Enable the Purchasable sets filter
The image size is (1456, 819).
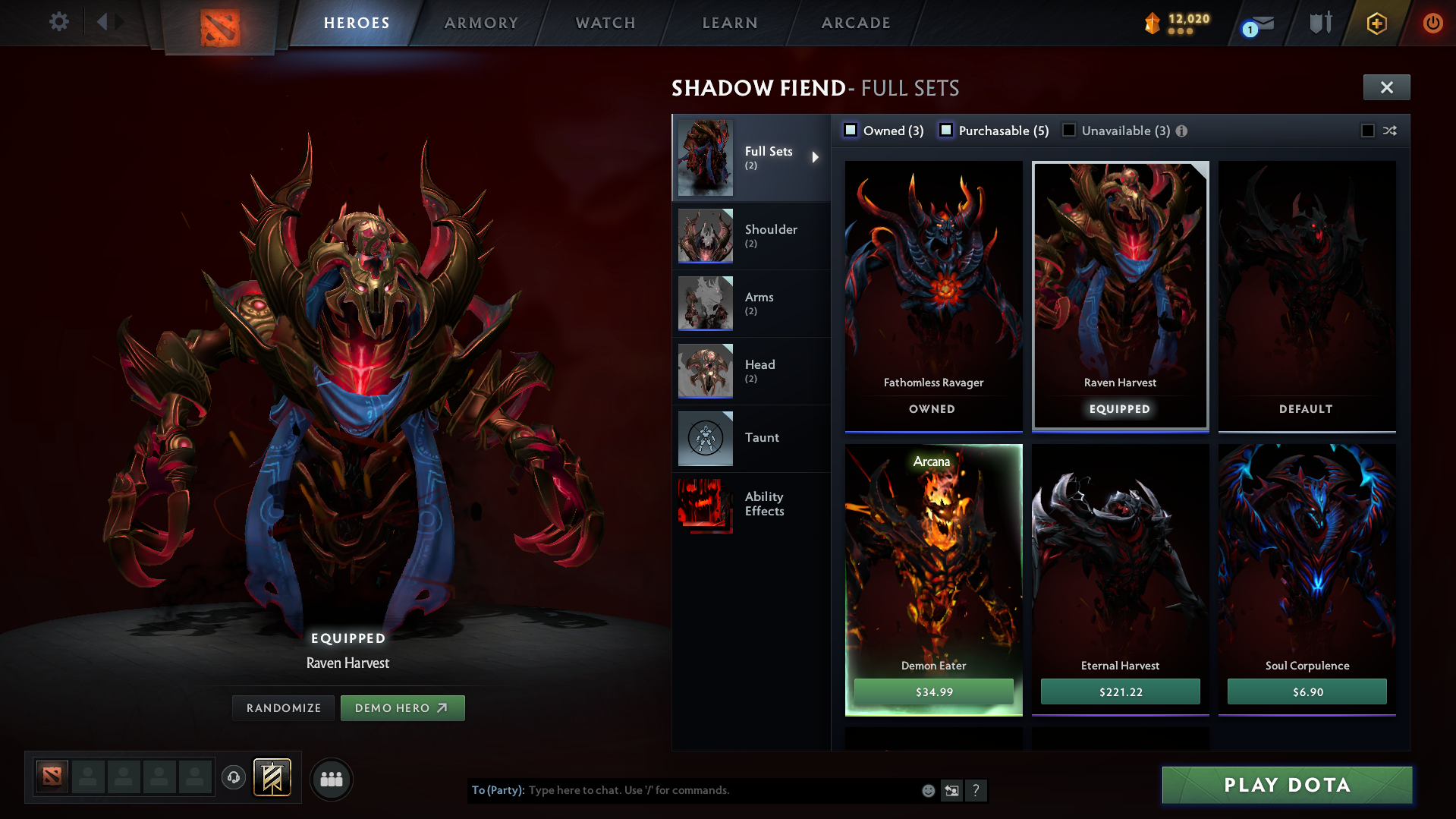coord(946,130)
